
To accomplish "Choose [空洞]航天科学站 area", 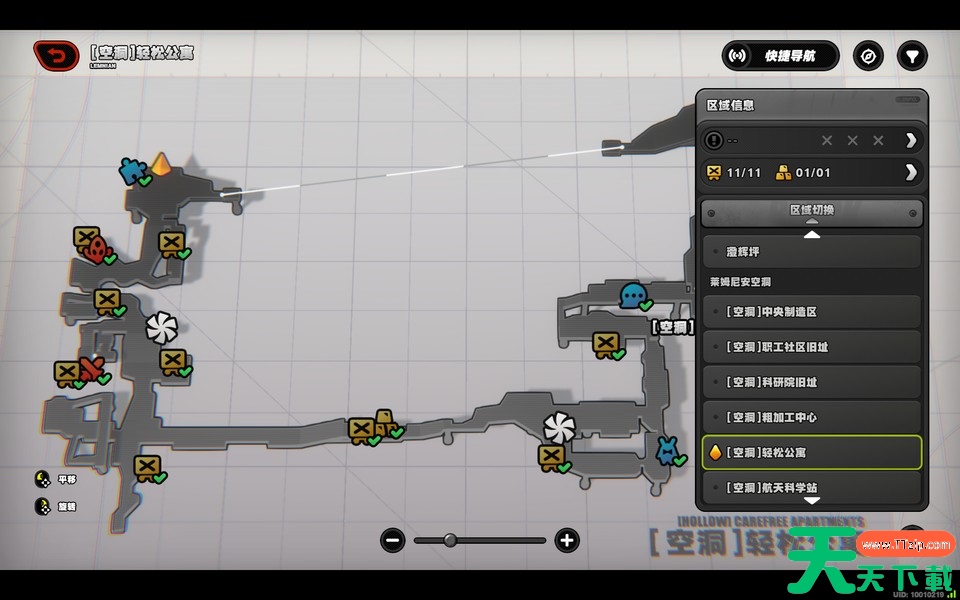I will [811, 487].
